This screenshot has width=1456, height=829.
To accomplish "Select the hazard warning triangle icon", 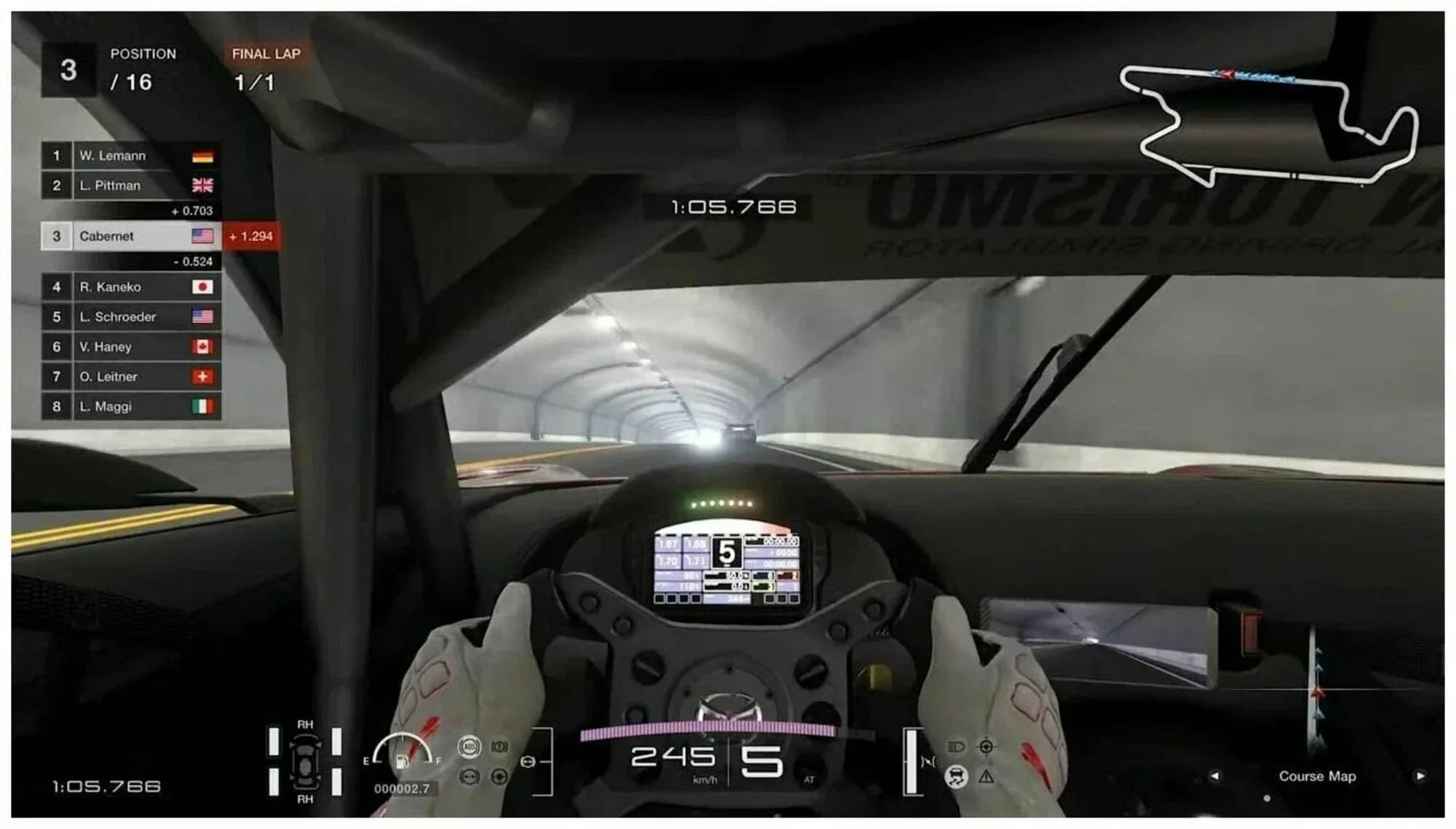I will (986, 777).
